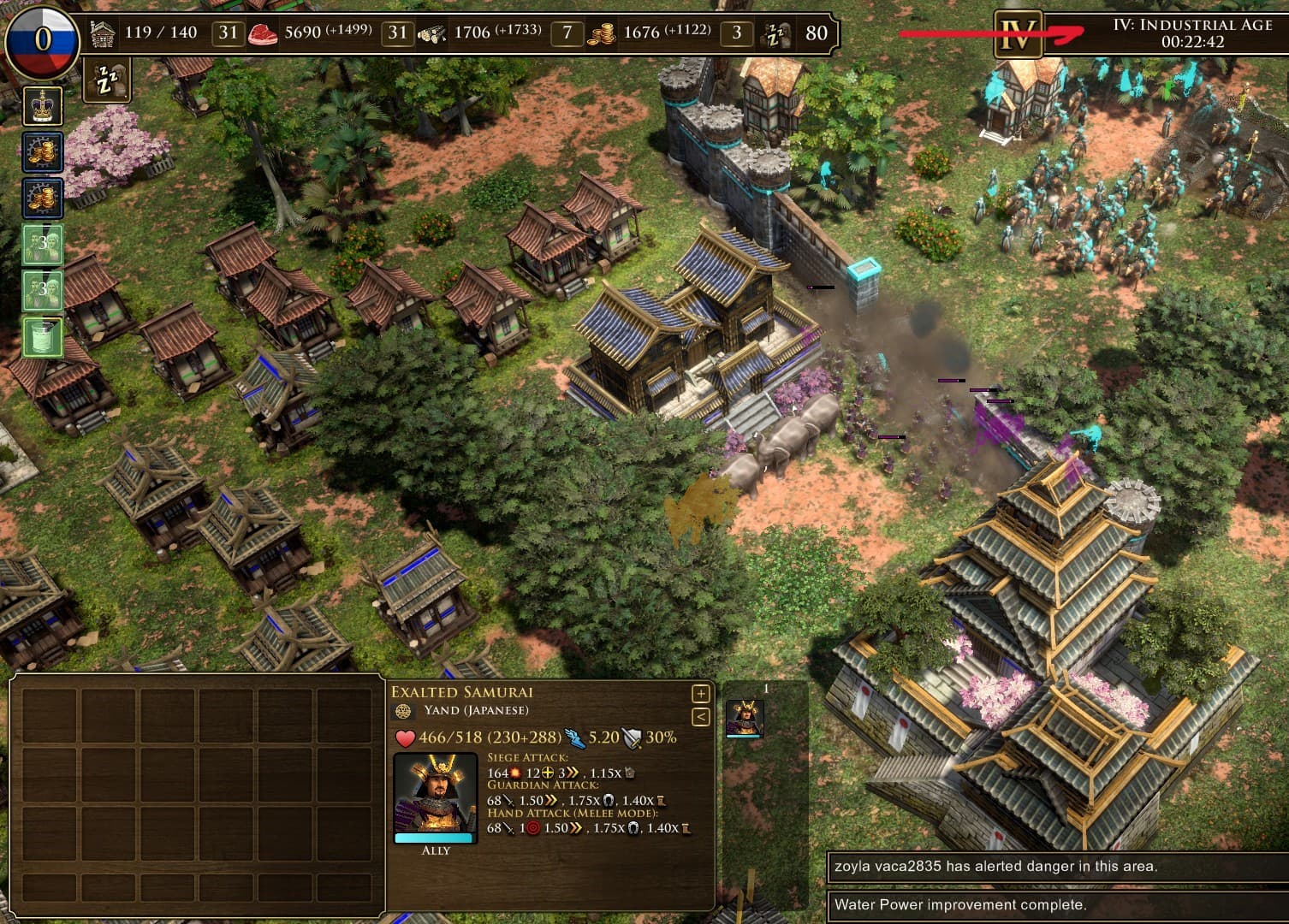Click the wood logs resource icon

(431, 34)
